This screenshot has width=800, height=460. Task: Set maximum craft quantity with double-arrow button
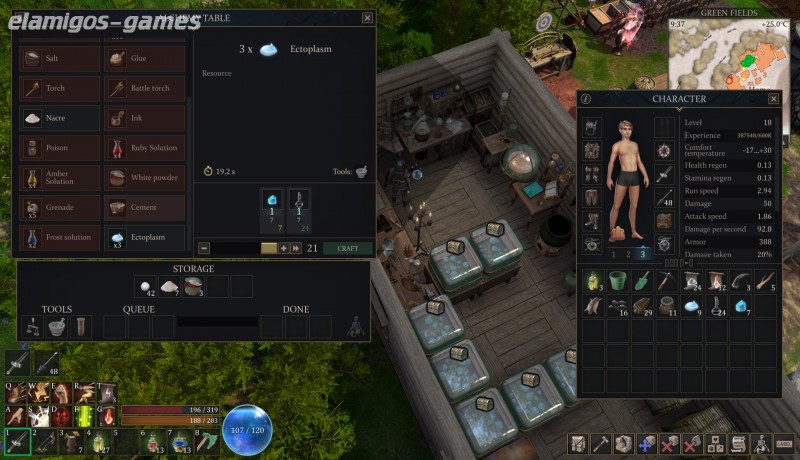tap(295, 248)
